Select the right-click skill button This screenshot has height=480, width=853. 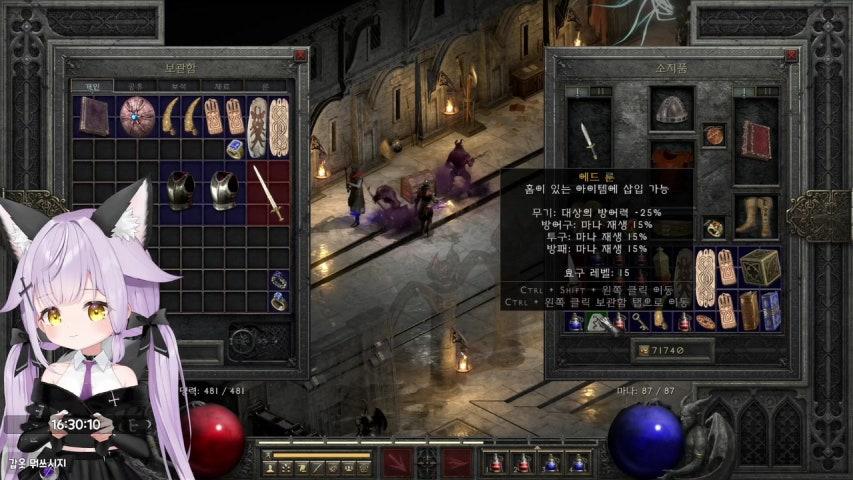(457, 463)
